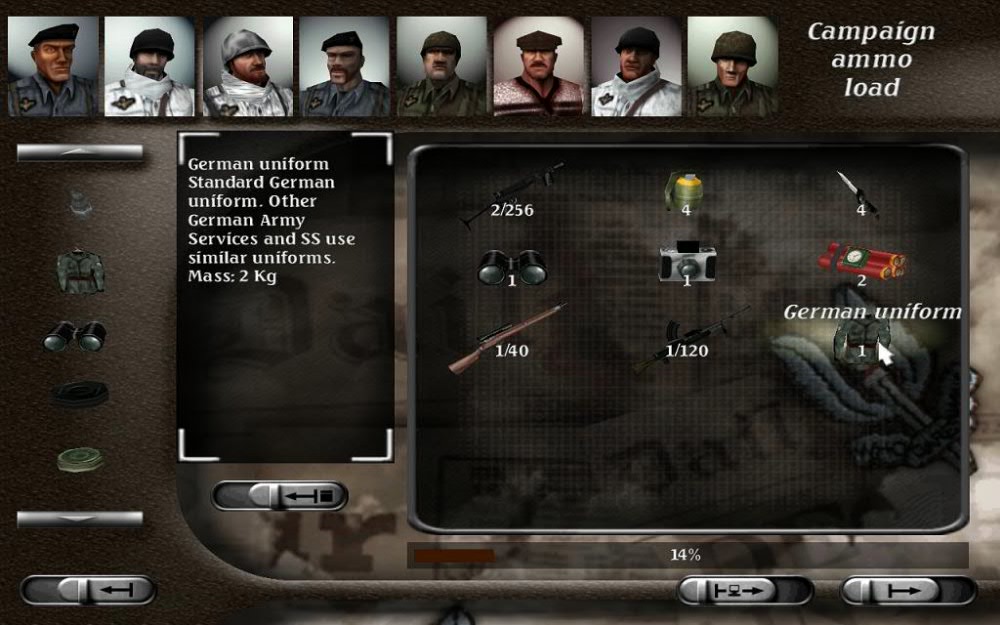Viewport: 1000px width, 625px height.
Task: Select the submachine gun with 2/256 ammo
Action: tap(511, 194)
